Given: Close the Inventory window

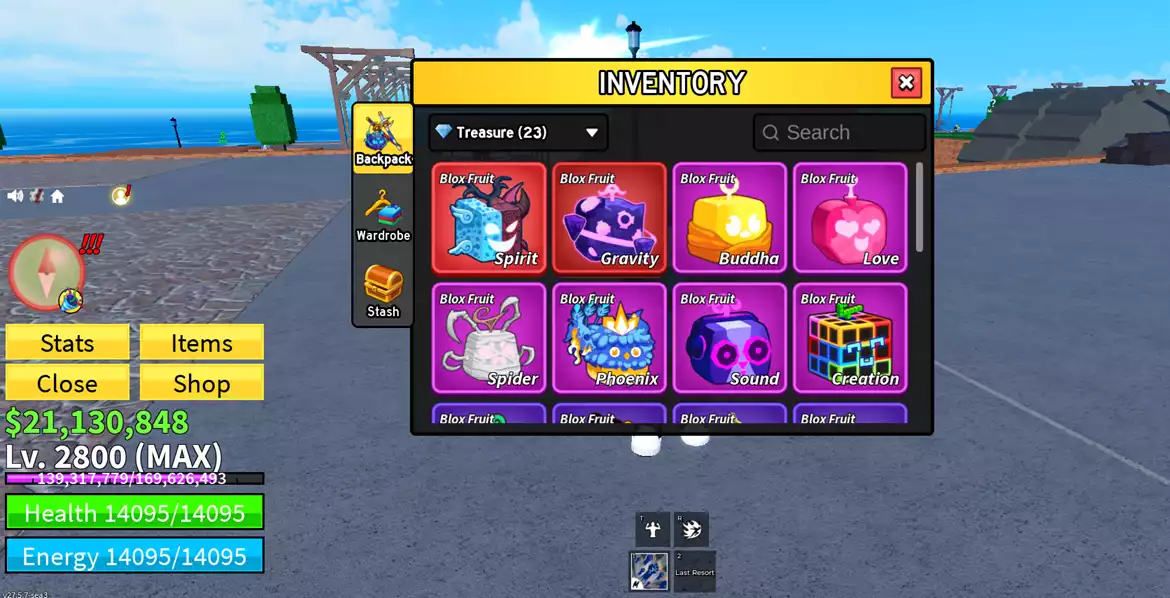Looking at the screenshot, I should pos(906,83).
